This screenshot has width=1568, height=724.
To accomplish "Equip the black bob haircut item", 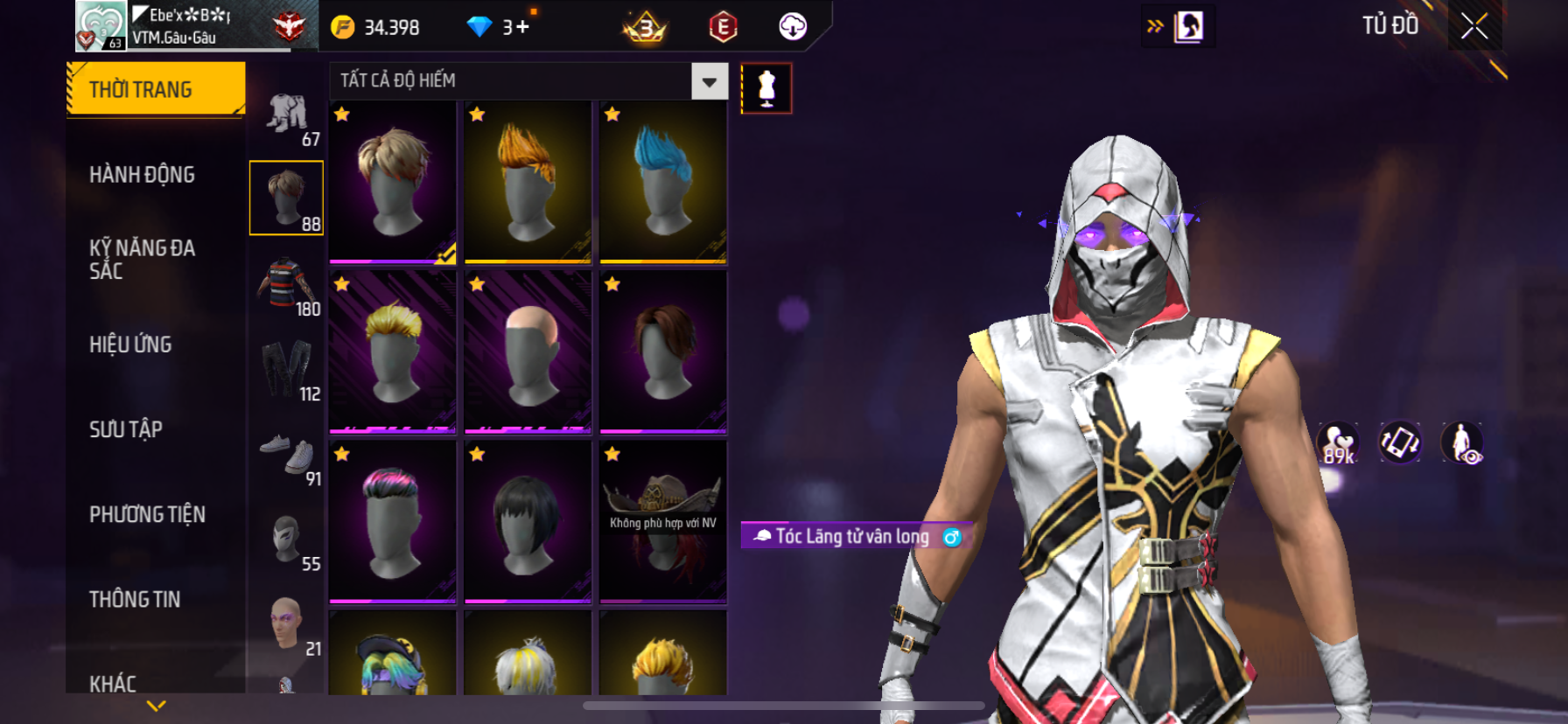I will (x=528, y=522).
